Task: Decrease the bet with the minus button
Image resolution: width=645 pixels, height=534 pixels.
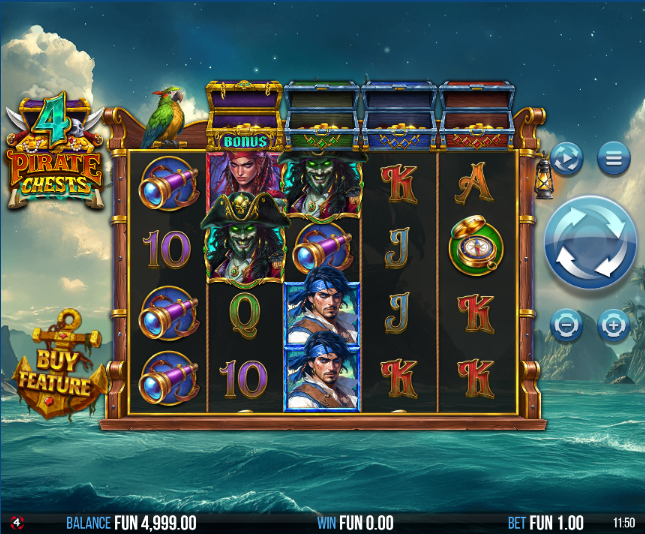Action: 566,325
